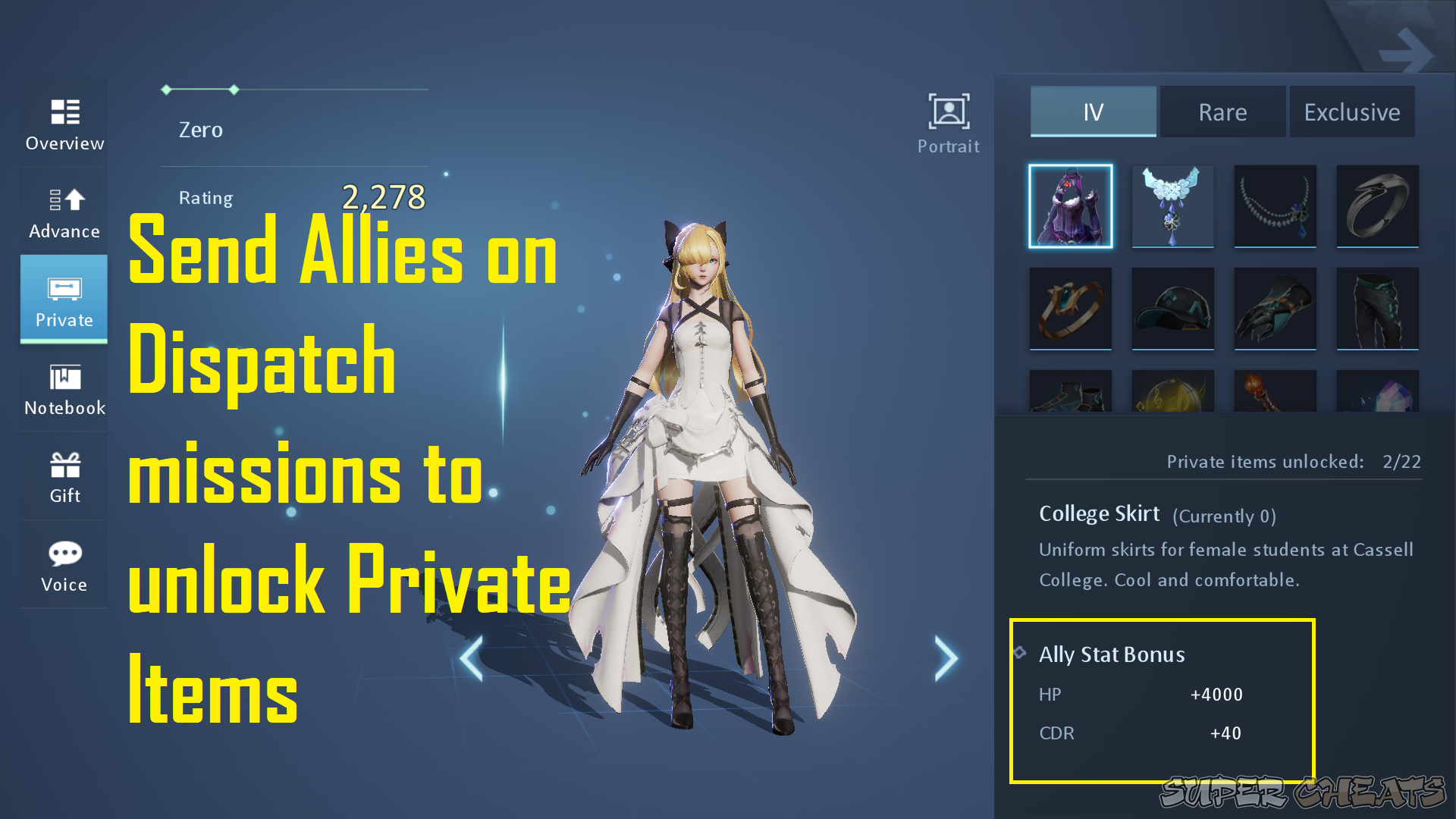Open Zero's Notebook

(x=64, y=388)
